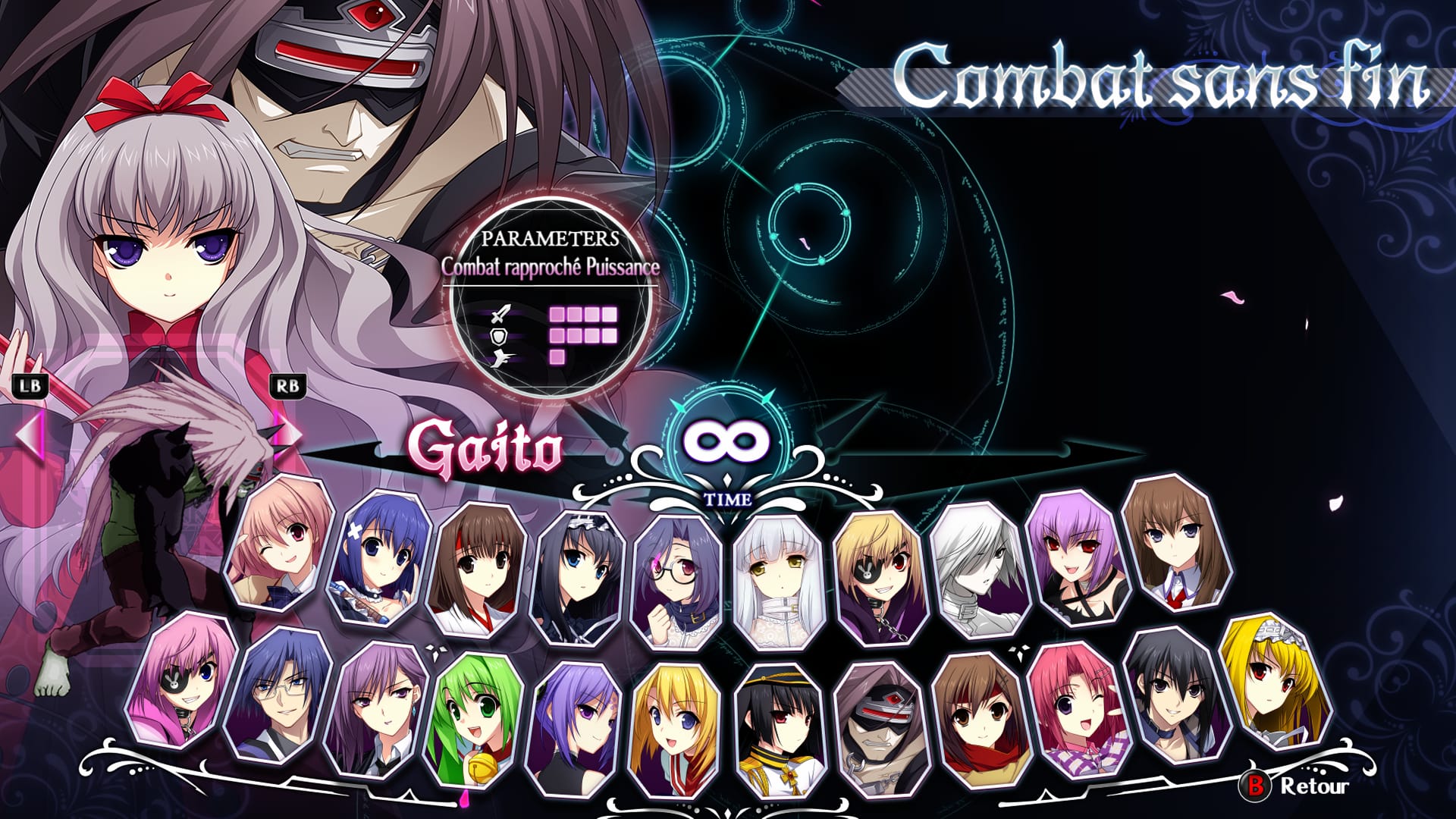Go back with the Retour button
The width and height of the screenshot is (1456, 819).
pos(1298,786)
